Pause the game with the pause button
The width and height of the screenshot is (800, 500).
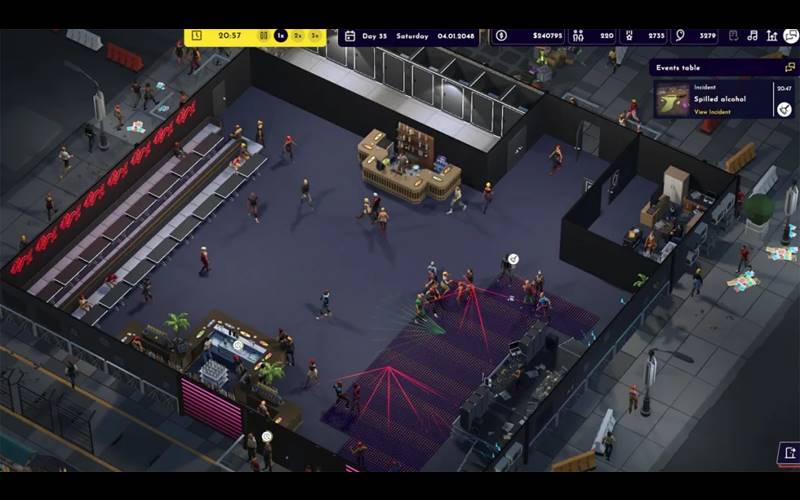(264, 36)
